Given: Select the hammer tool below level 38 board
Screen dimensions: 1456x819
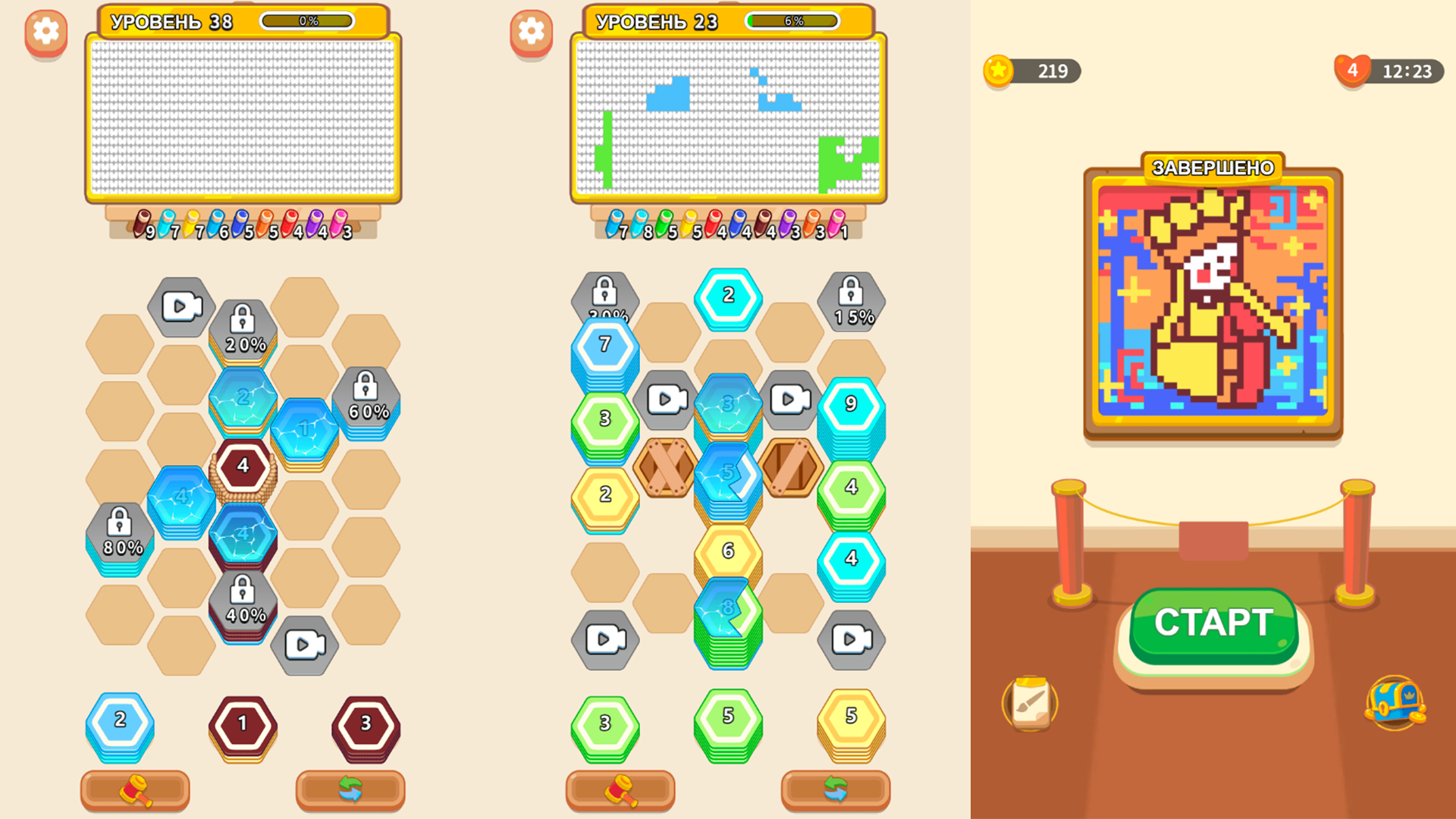Looking at the screenshot, I should coord(134,790).
